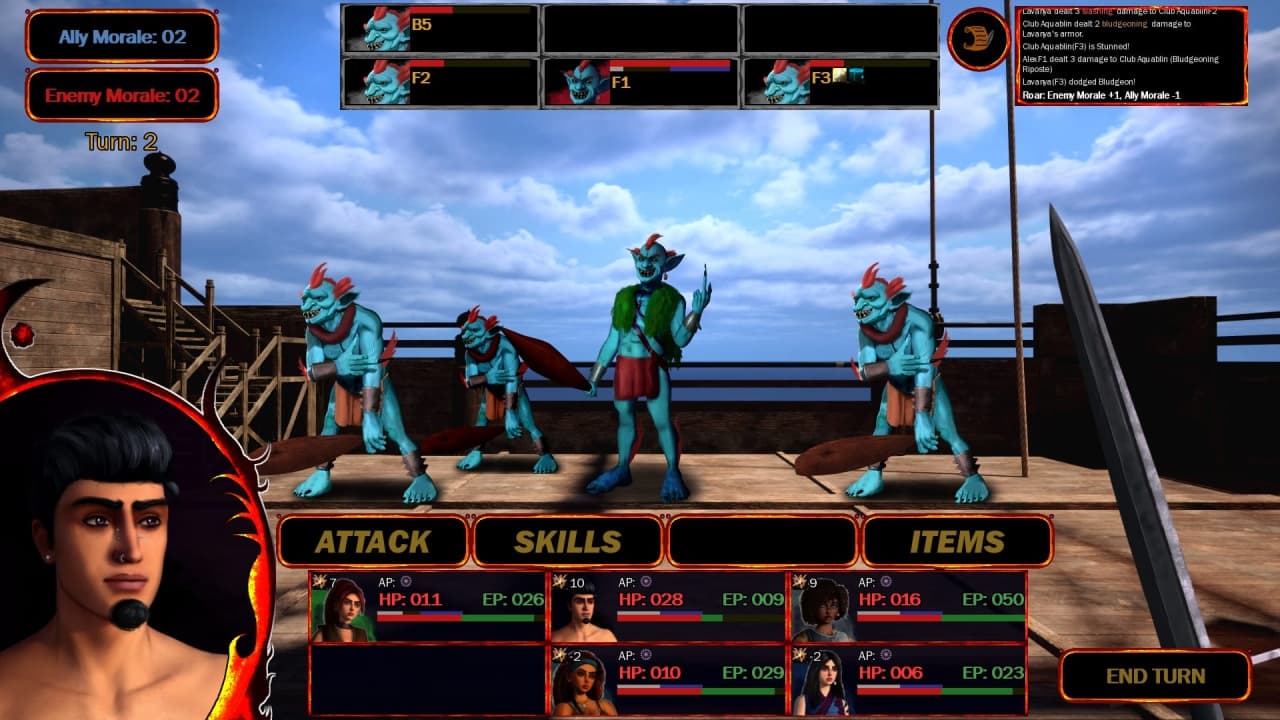Select the ally with HP 028
Screen dimensions: 1280x720
coord(668,607)
